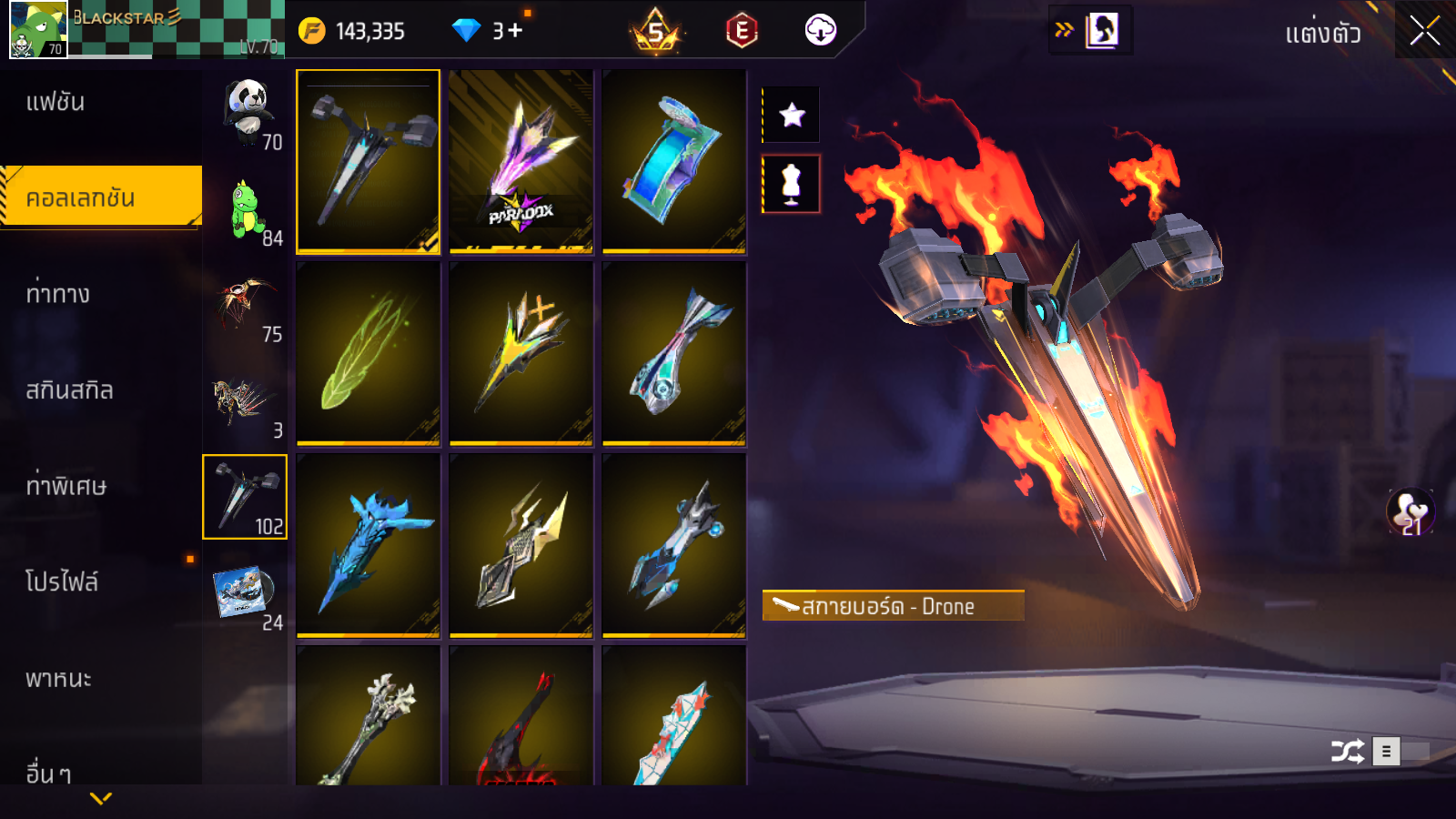This screenshot has width=1456, height=819.
Task: Open the mannequin outfit preview button
Action: [x=792, y=184]
